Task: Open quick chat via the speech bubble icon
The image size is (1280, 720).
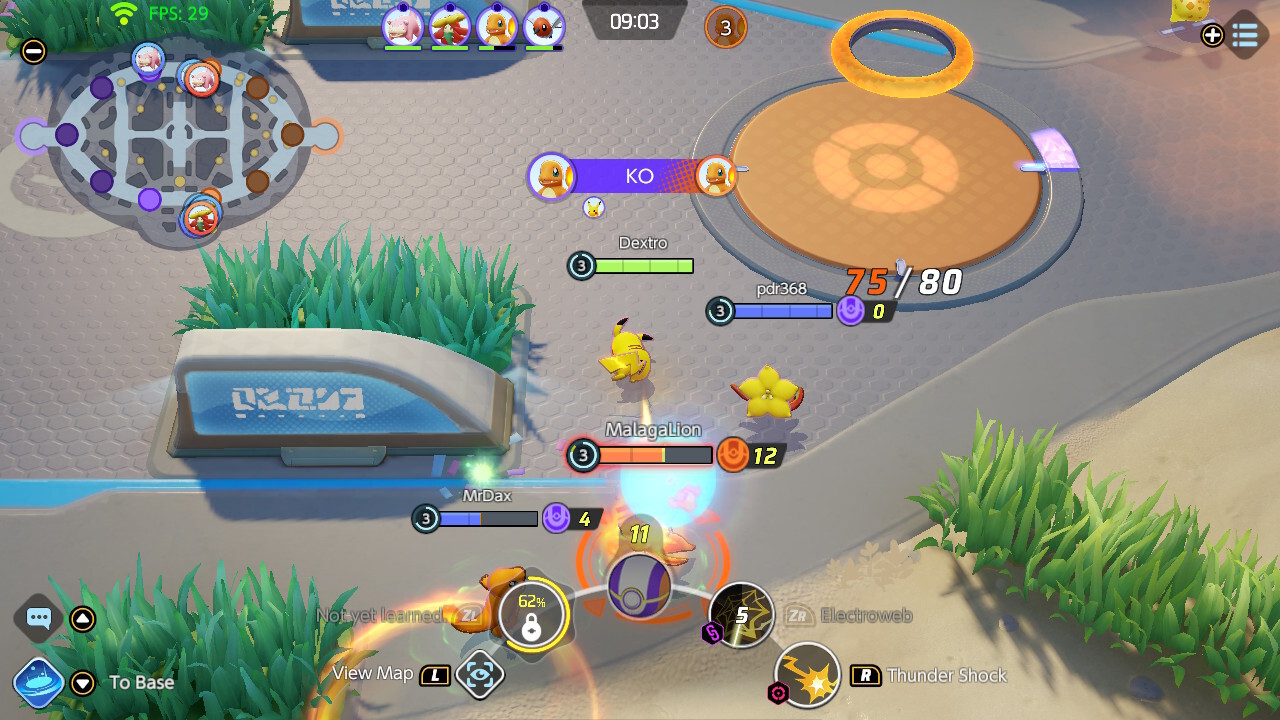Action: pos(38,618)
